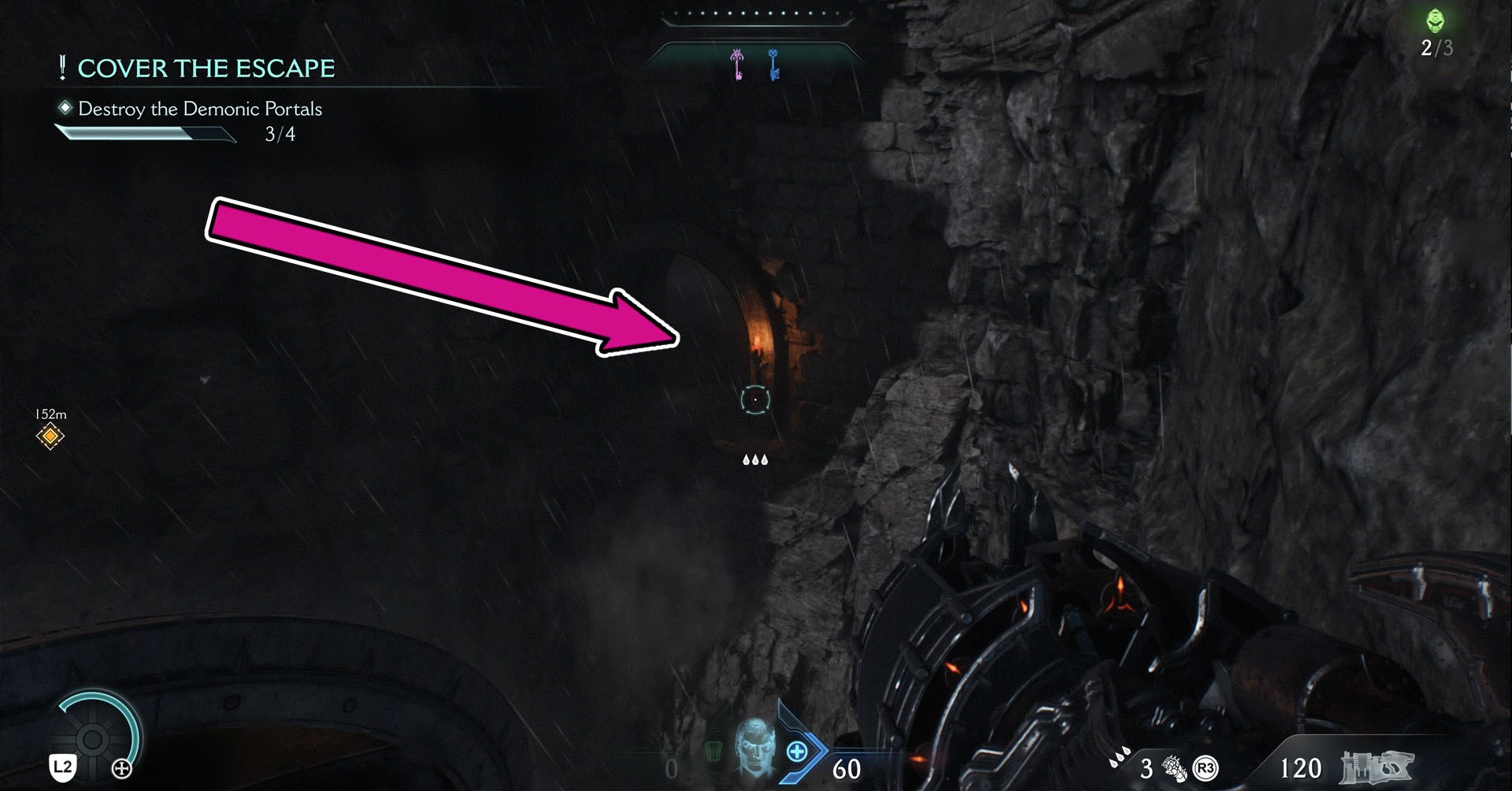Expand the droplet pips below the crosshair
Screen dimensions: 1512x791
(x=756, y=459)
